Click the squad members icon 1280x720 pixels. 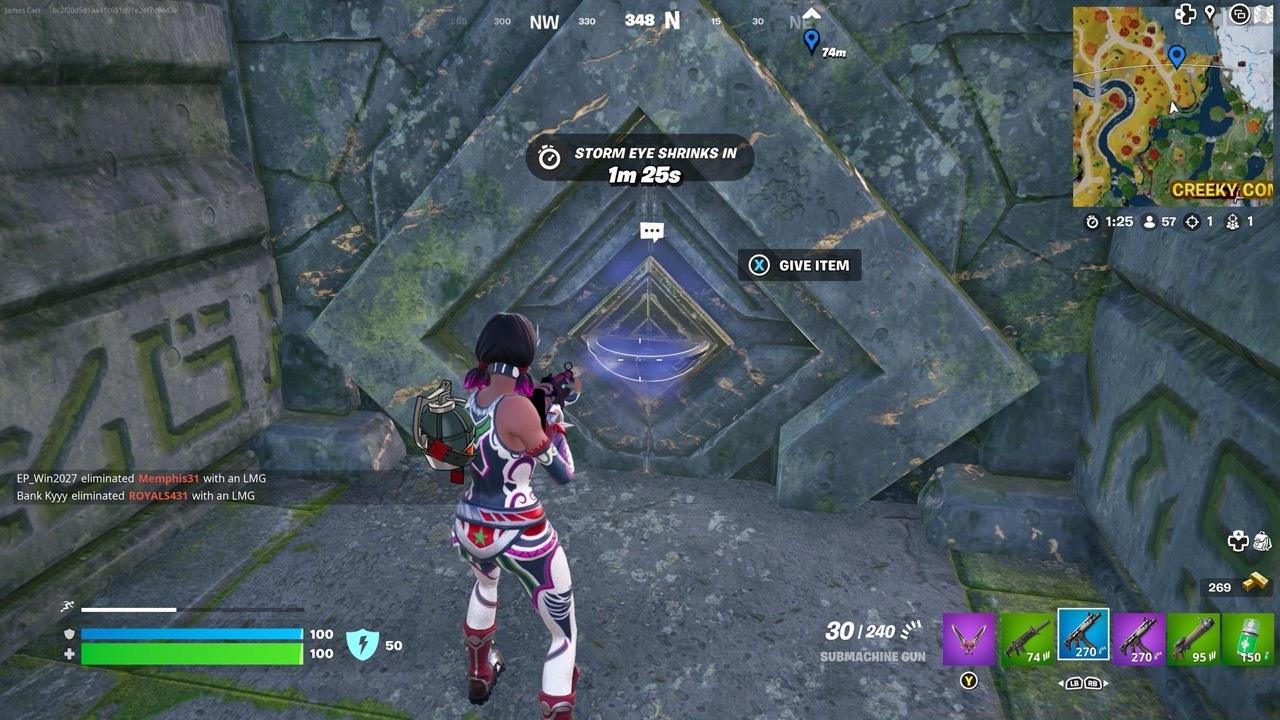[1233, 221]
